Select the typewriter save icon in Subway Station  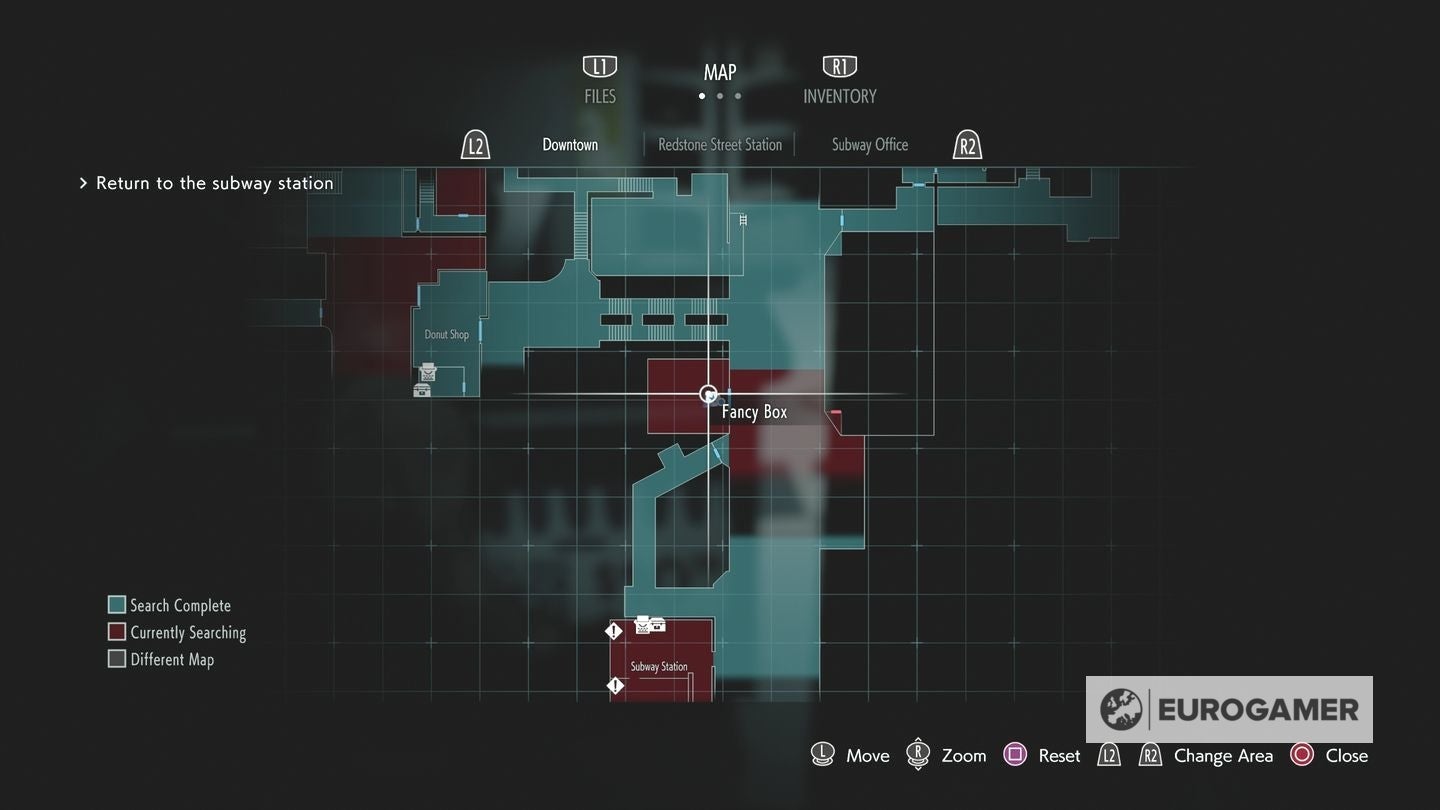click(643, 624)
